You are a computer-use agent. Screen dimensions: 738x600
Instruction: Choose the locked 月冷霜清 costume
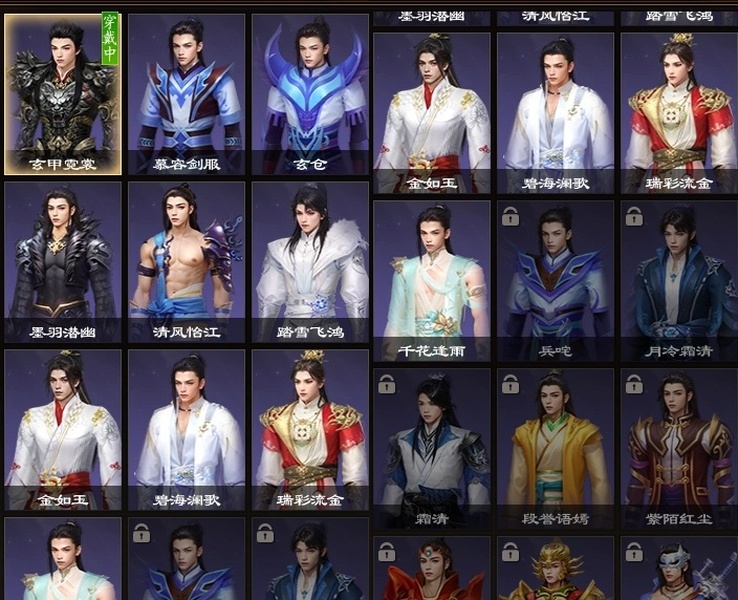[x=679, y=280]
